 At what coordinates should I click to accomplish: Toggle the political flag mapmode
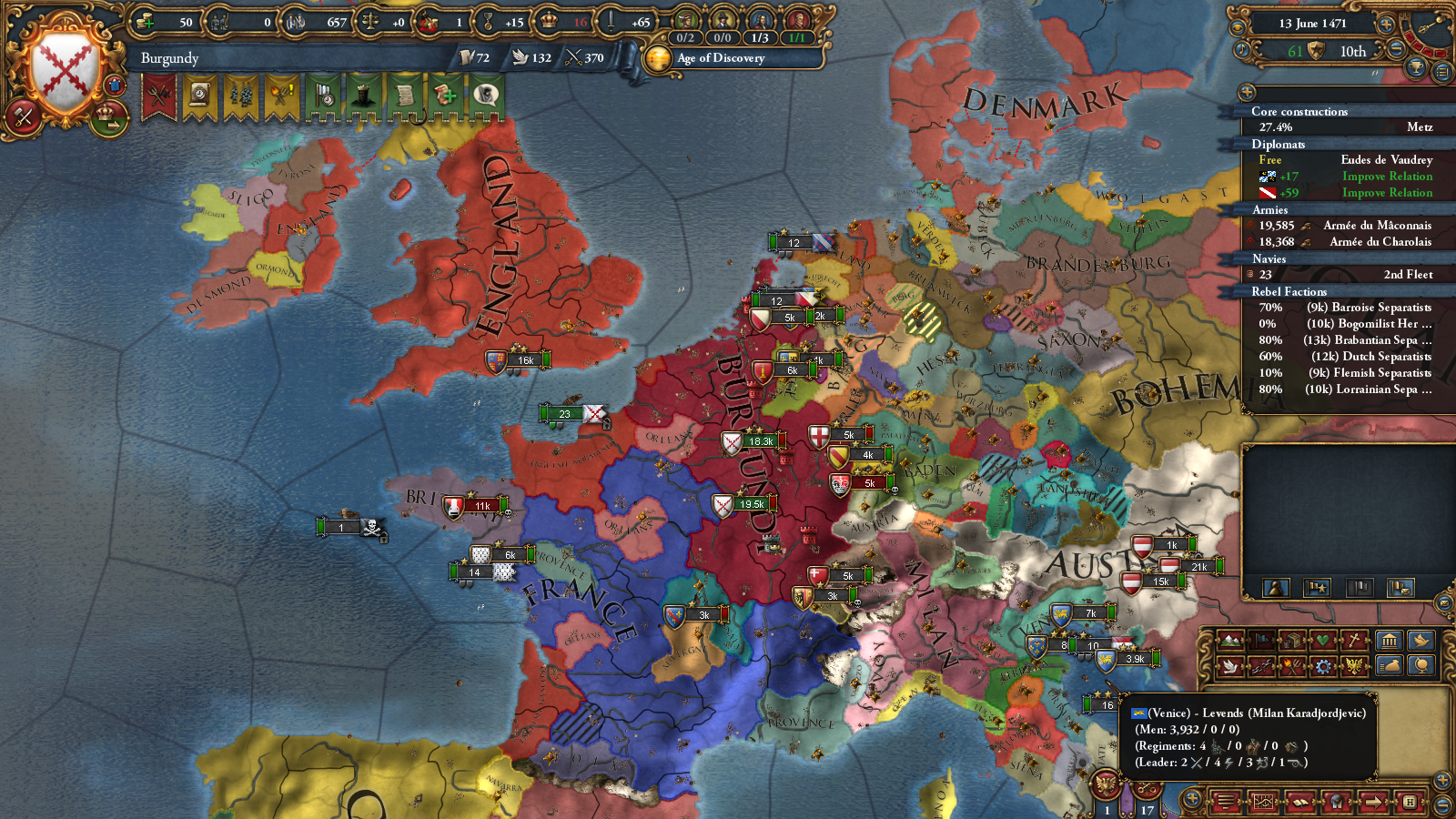[x=1261, y=640]
